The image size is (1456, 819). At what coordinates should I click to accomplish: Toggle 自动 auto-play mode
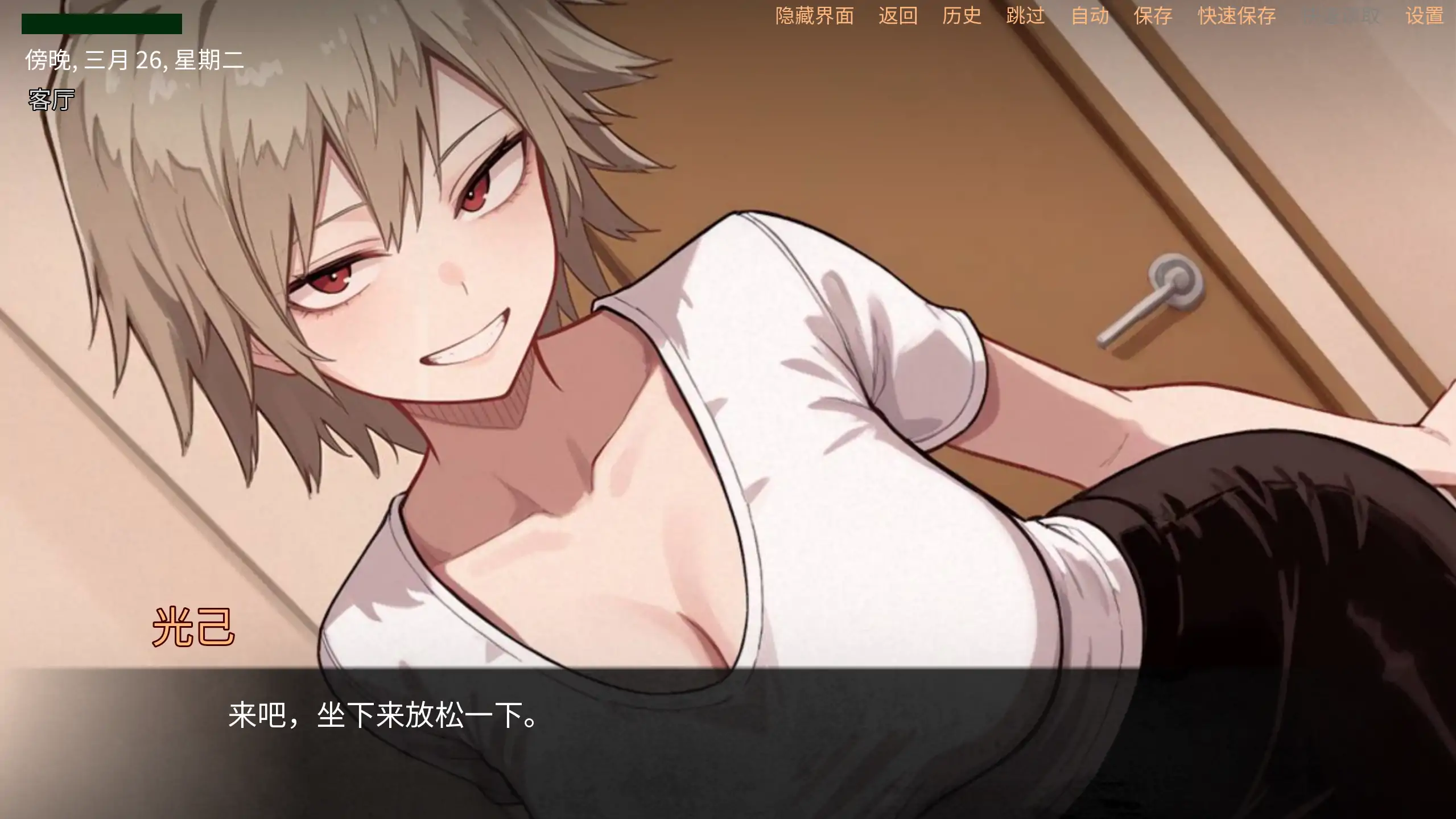(1090, 15)
